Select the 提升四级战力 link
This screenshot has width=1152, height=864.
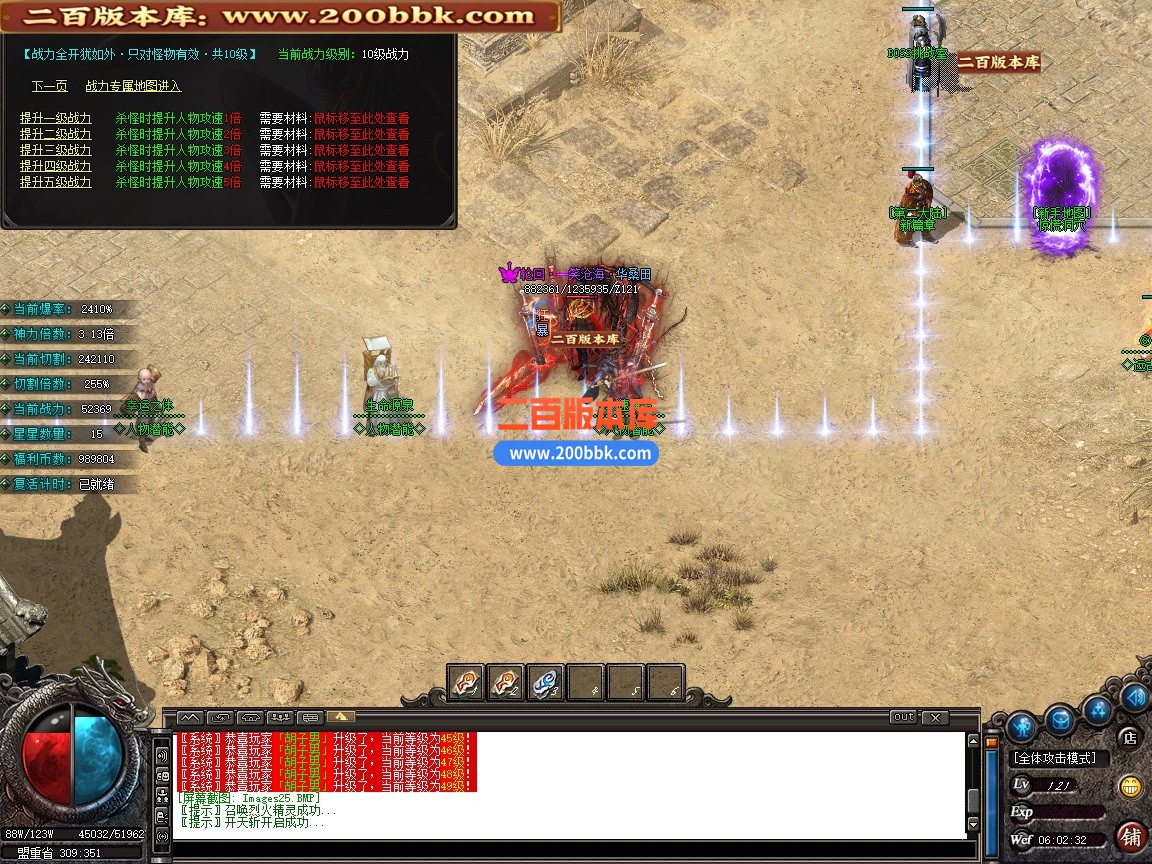(x=55, y=166)
